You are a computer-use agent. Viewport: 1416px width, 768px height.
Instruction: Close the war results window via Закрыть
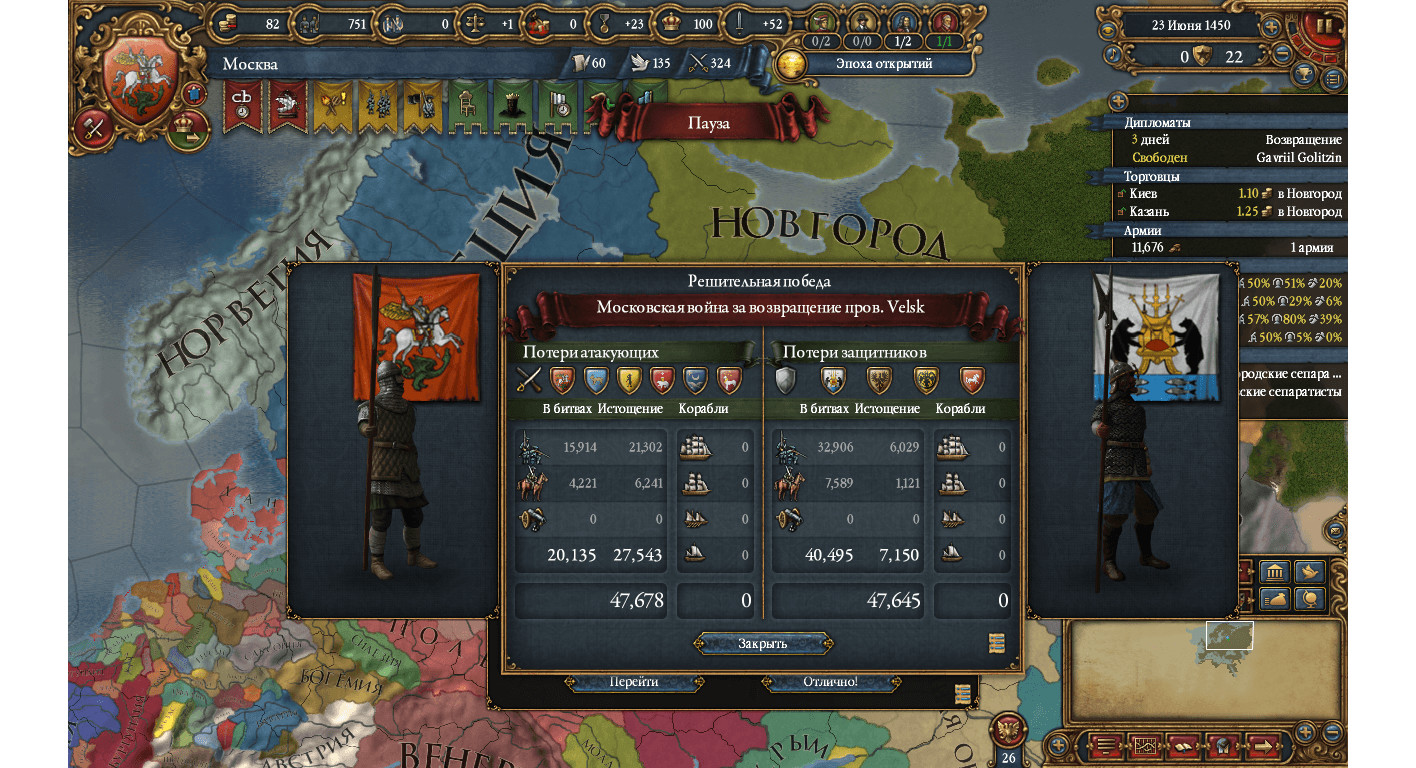pyautogui.click(x=763, y=643)
